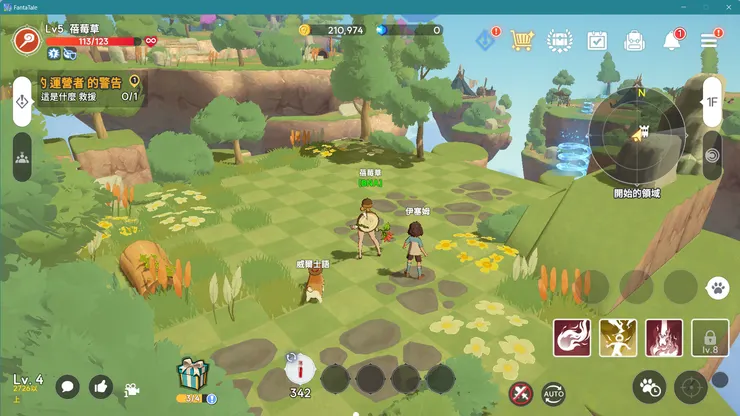This screenshot has height=416, width=740.
Task: Open the gift box reward
Action: click(x=192, y=375)
